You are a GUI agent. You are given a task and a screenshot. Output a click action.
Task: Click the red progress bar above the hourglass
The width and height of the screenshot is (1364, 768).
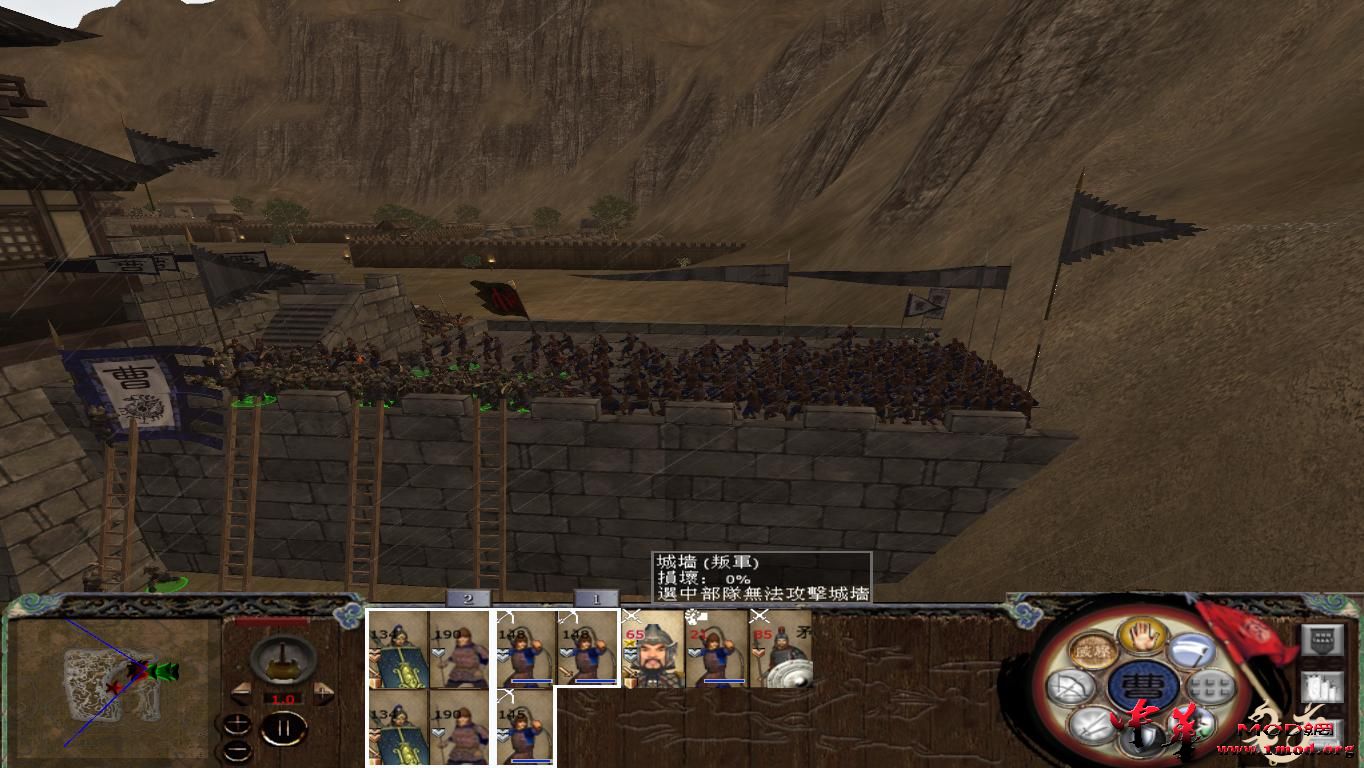(x=272, y=620)
